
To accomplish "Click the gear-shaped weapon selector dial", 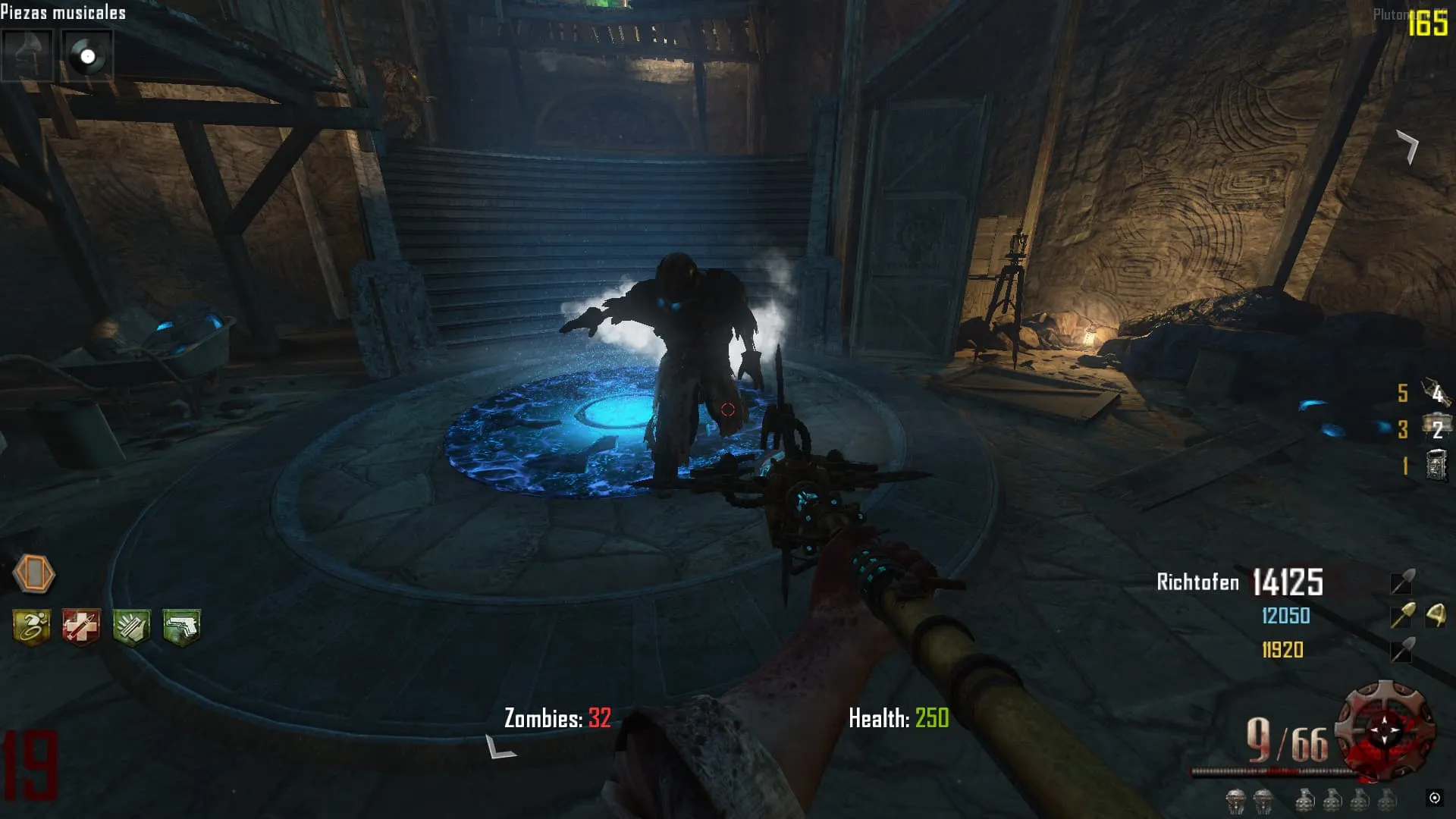I will click(x=1385, y=730).
